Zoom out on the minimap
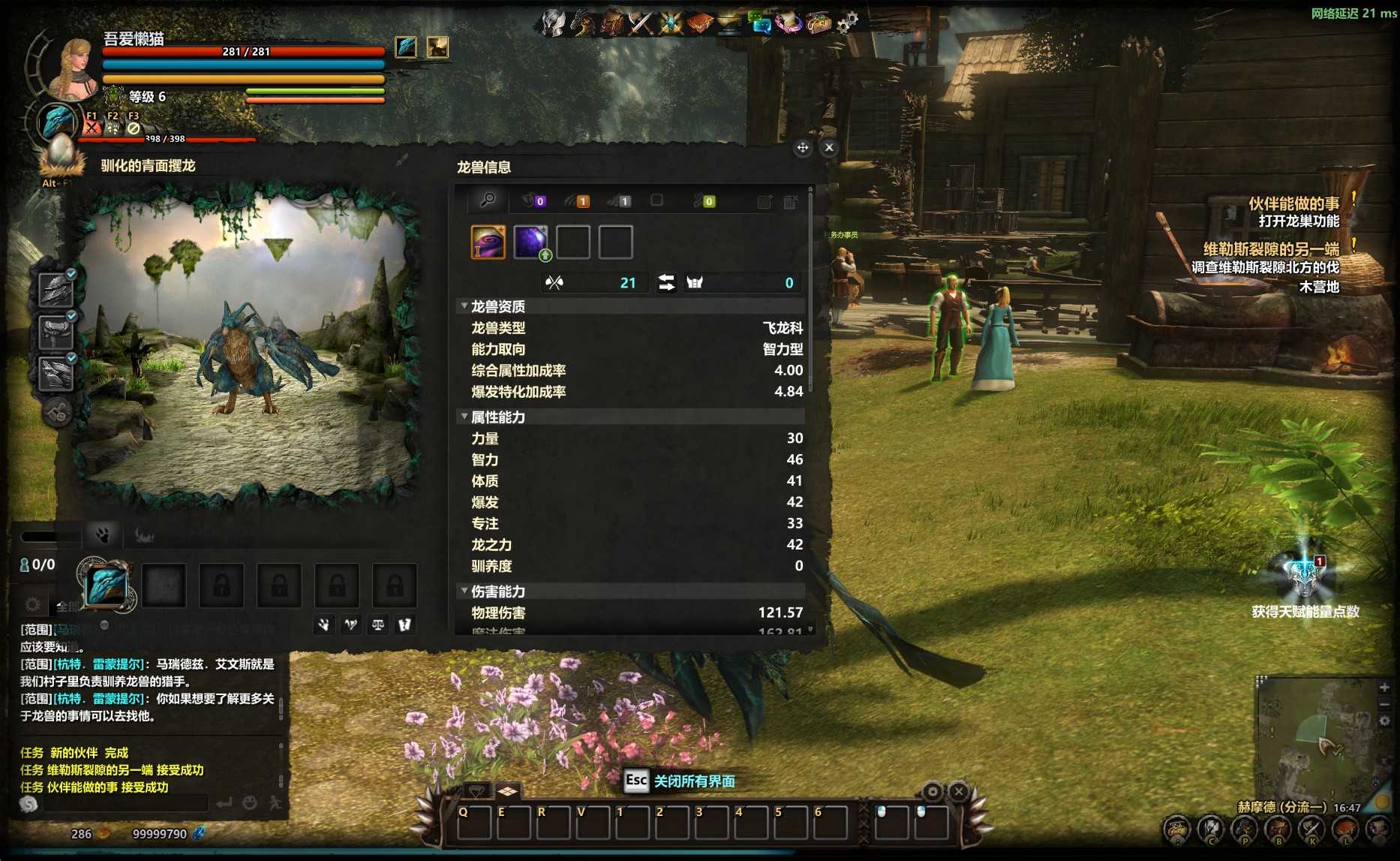The image size is (1400, 861). 1384,704
